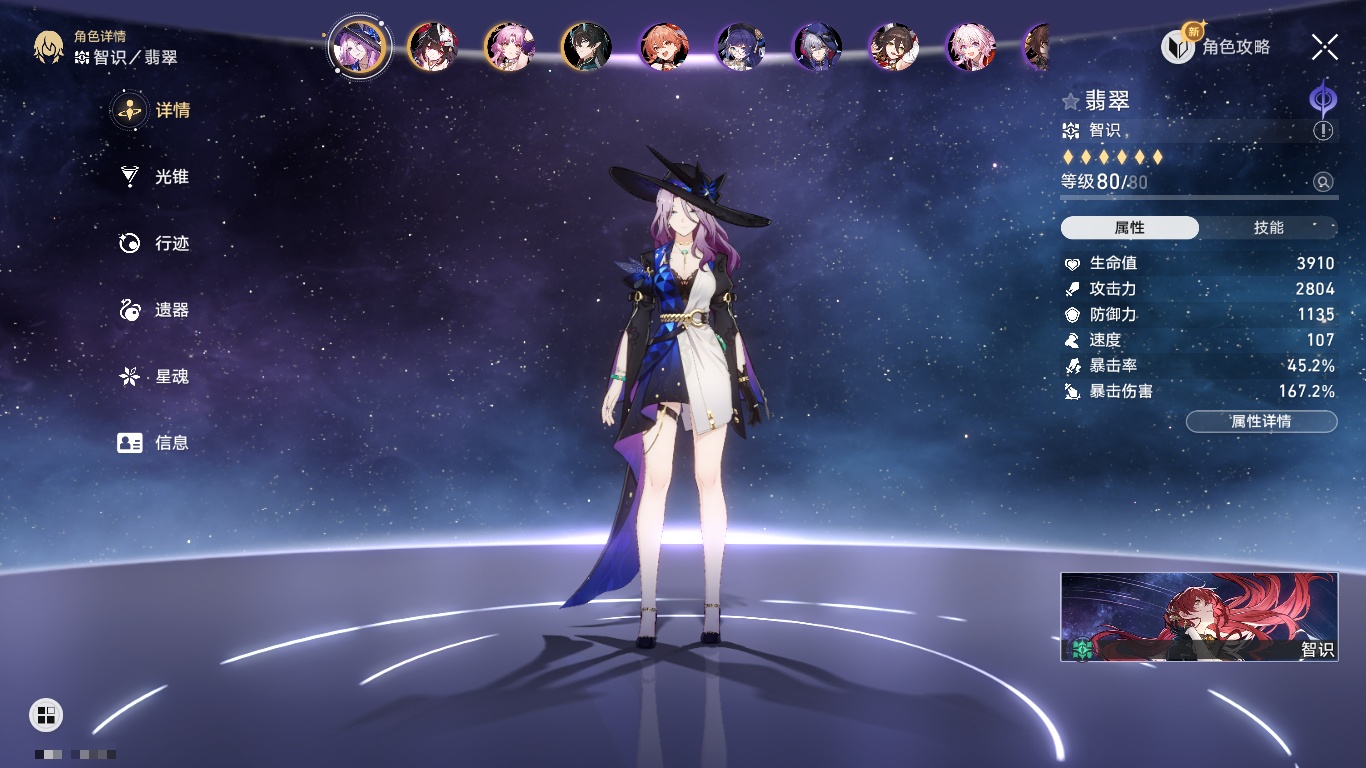Go to the 星魂 eidolon menu
1366x768 pixels.
(154, 376)
